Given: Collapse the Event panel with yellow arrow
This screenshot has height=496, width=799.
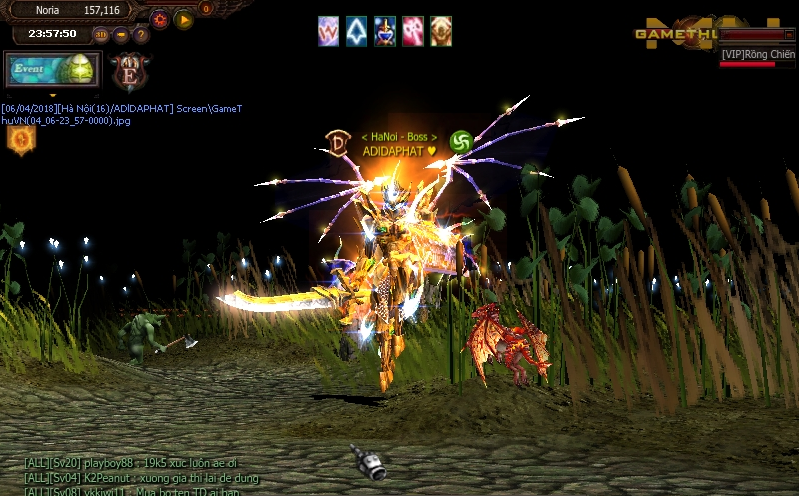Looking at the screenshot, I should point(52,95).
